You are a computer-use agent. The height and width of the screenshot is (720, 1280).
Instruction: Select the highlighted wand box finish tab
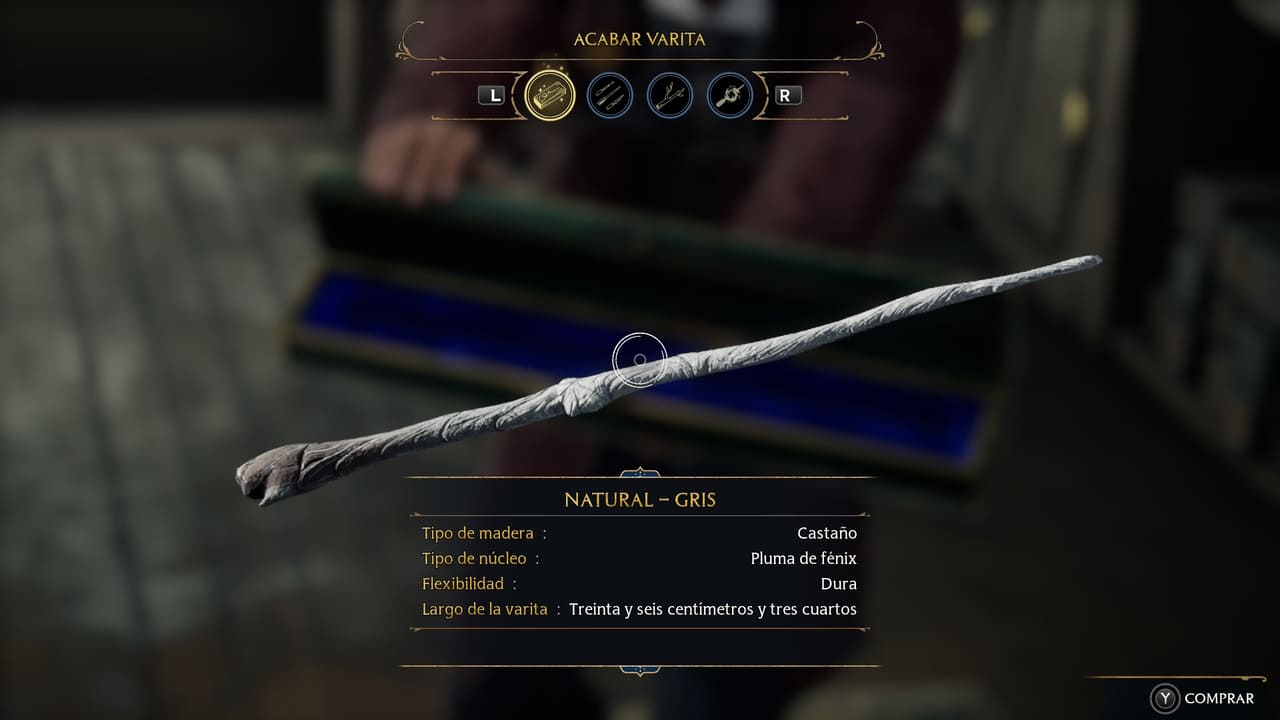click(550, 96)
